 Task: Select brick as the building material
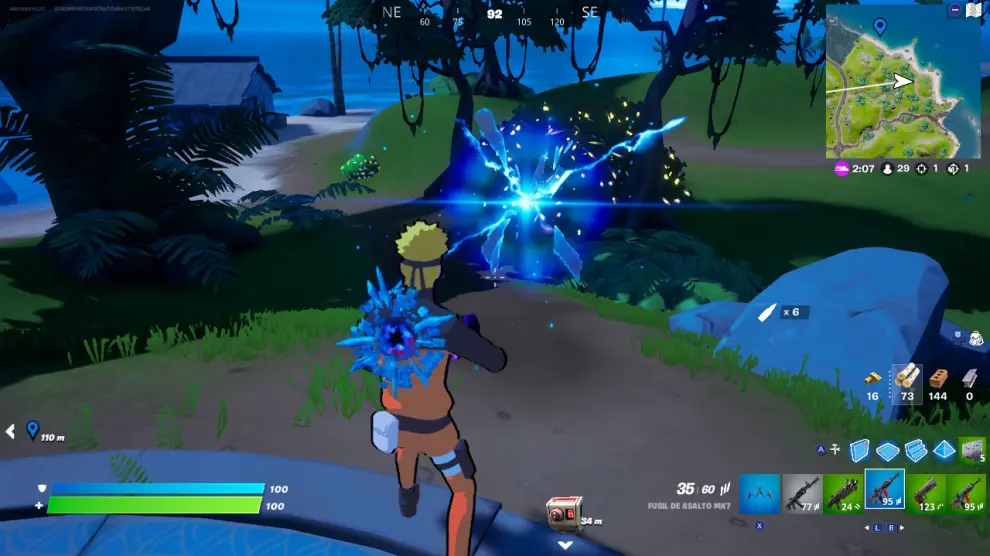pos(938,377)
